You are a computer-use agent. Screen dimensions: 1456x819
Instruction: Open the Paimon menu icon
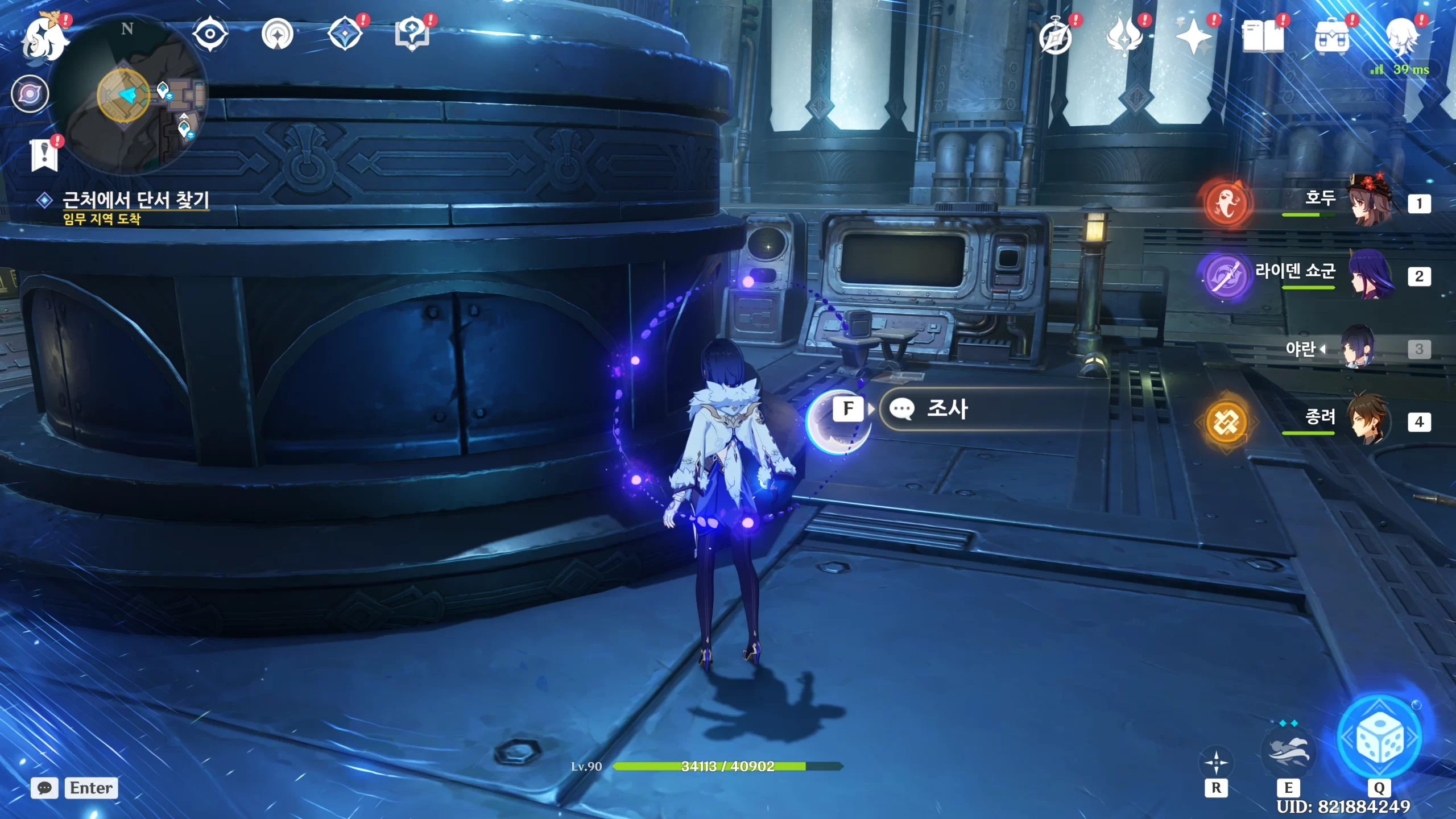pyautogui.click(x=44, y=38)
